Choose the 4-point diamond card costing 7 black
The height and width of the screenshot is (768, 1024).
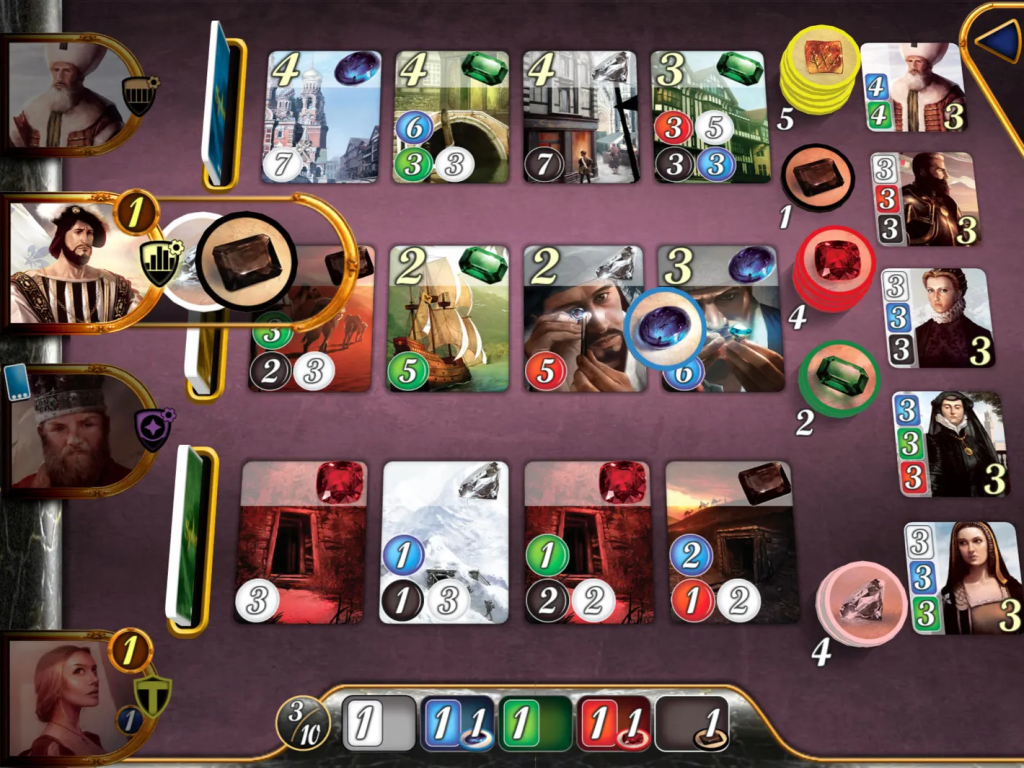[x=580, y=117]
